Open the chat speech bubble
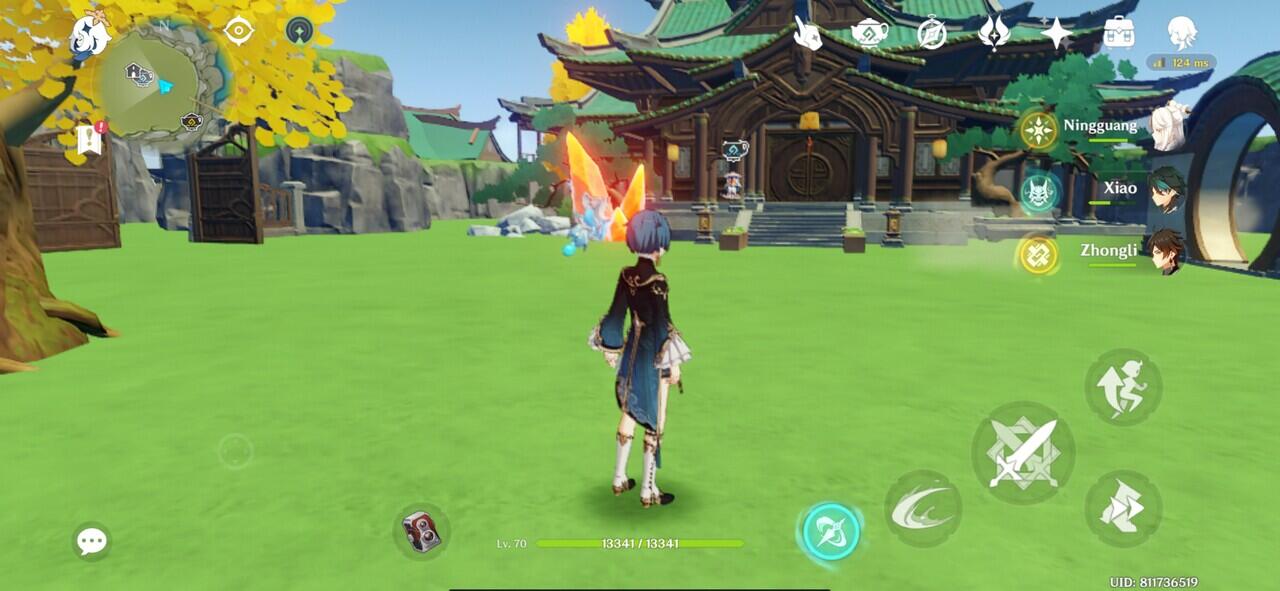This screenshot has height=591, width=1280. (x=91, y=541)
